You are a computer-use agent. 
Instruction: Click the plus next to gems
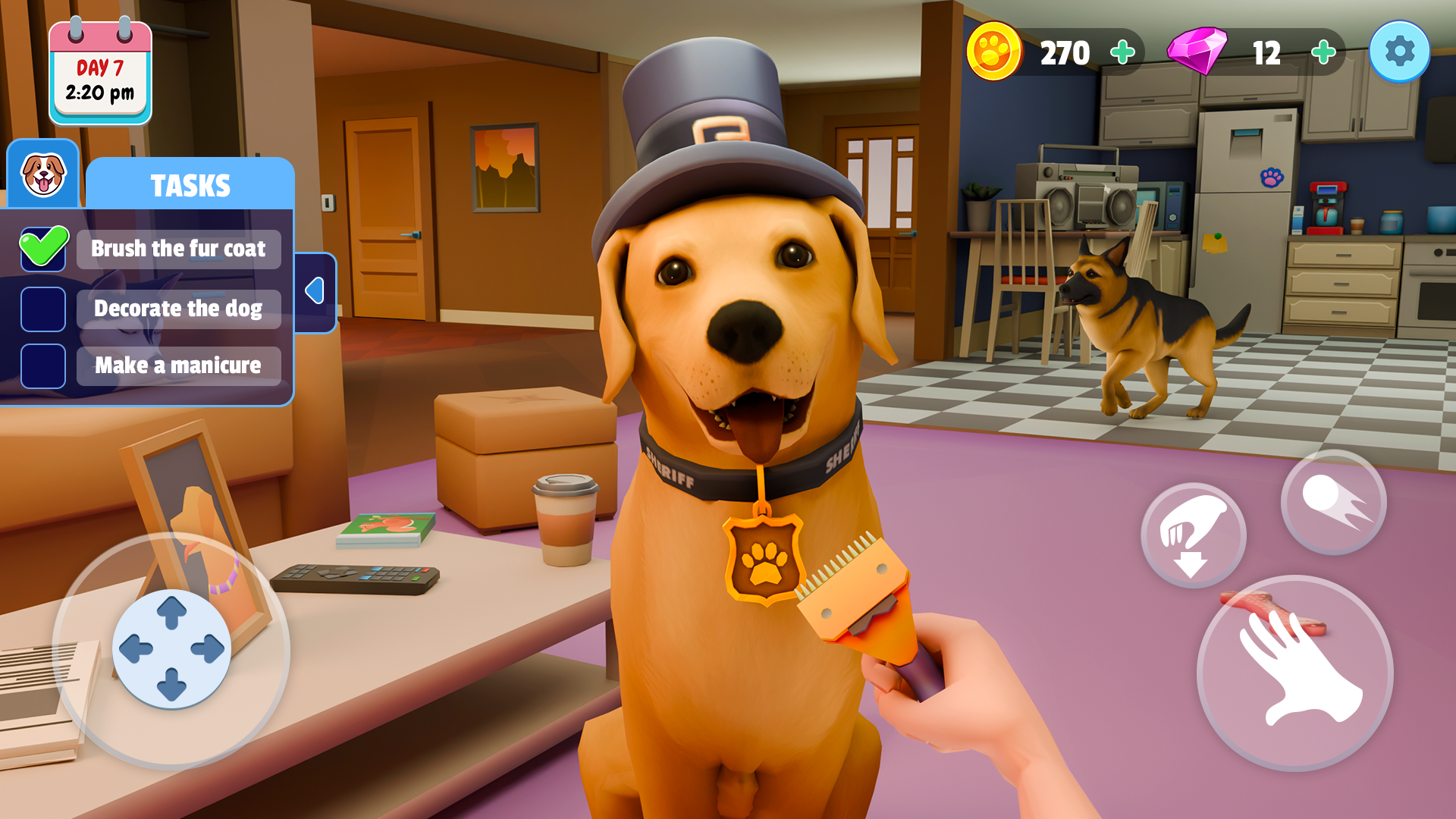click(1323, 52)
